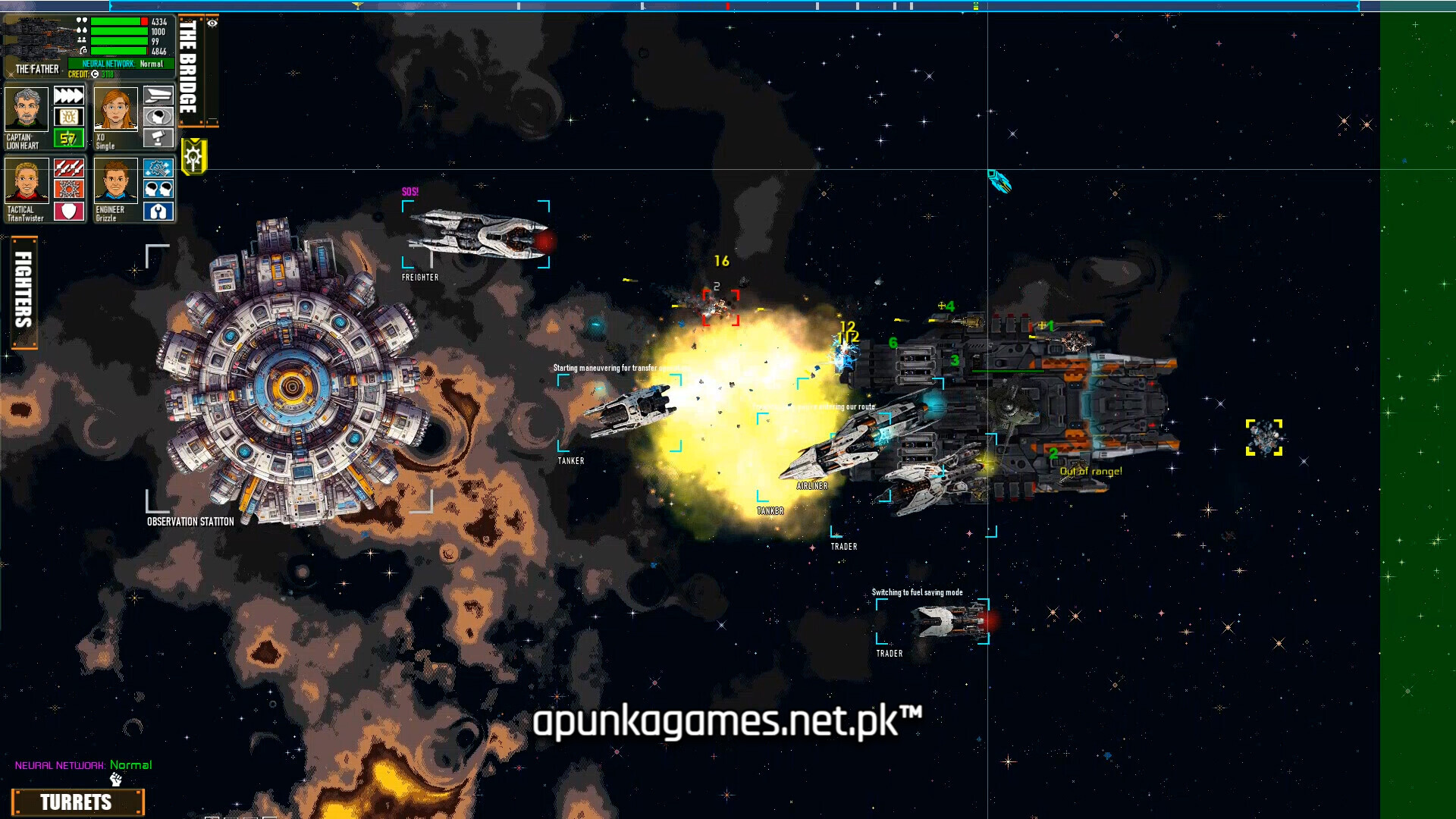
Task: Use the XO's security camera ability
Action: click(x=158, y=138)
